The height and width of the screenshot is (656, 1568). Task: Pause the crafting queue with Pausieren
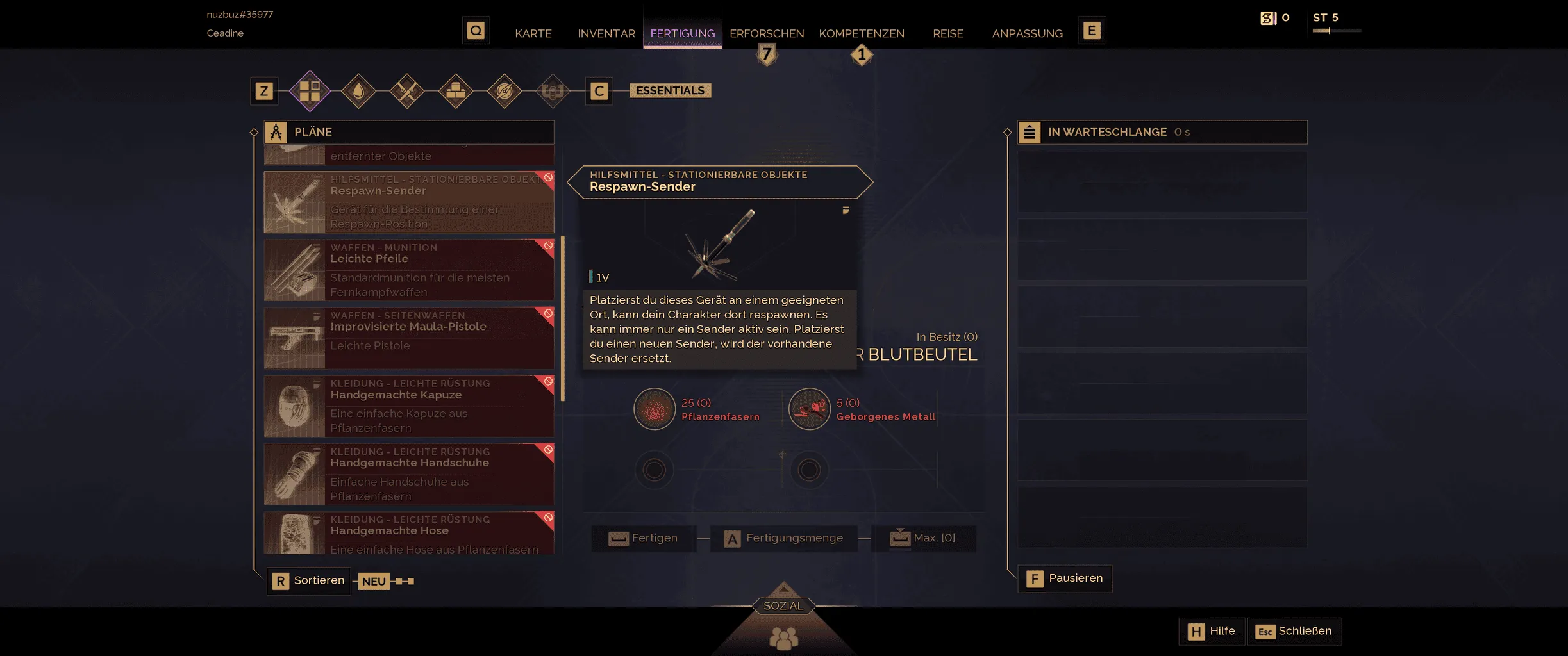(x=1065, y=578)
